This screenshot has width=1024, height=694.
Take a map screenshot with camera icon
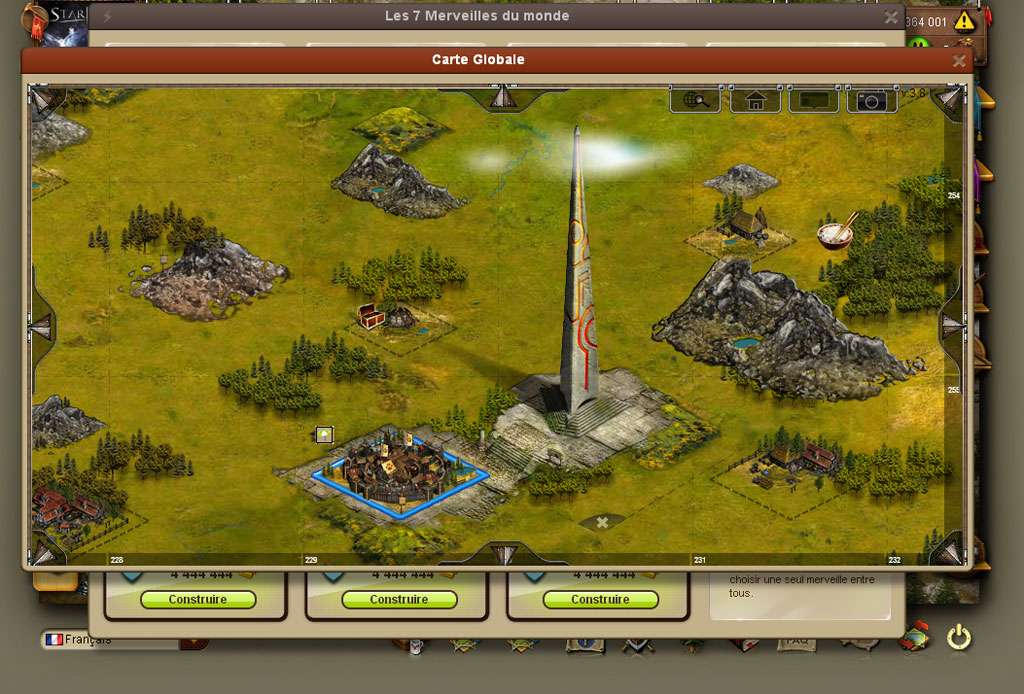pyautogui.click(x=872, y=100)
